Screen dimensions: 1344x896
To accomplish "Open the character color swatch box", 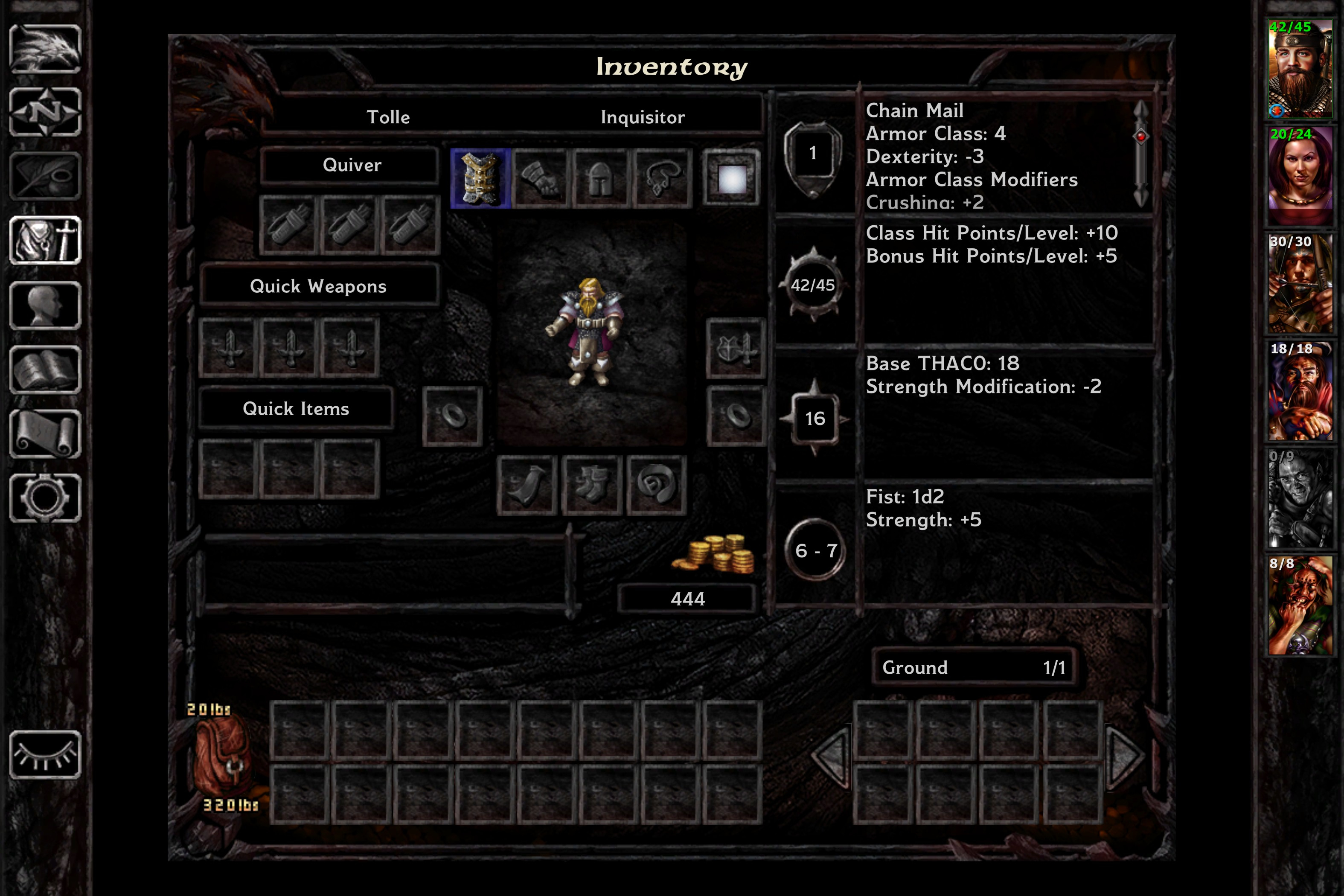I will [x=731, y=178].
